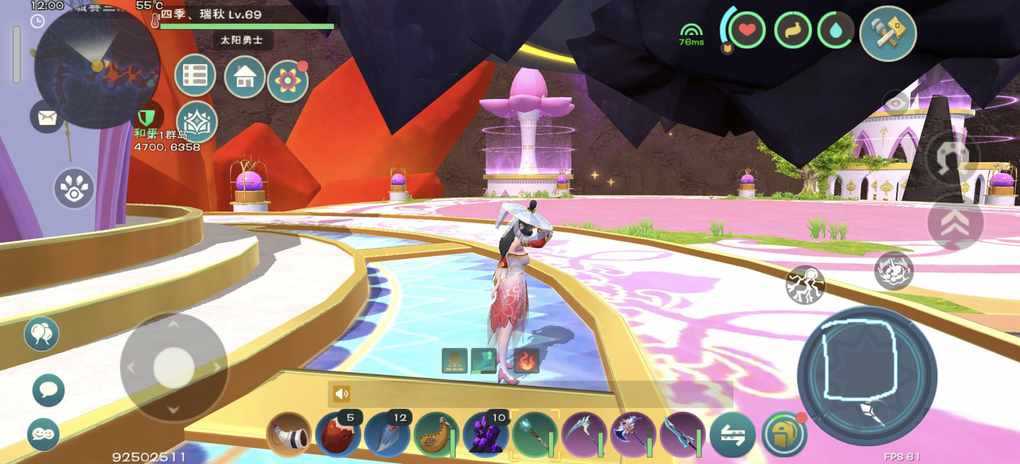This screenshot has height=464, width=1020.
Task: Open the hammer crafting button
Action: (x=888, y=33)
